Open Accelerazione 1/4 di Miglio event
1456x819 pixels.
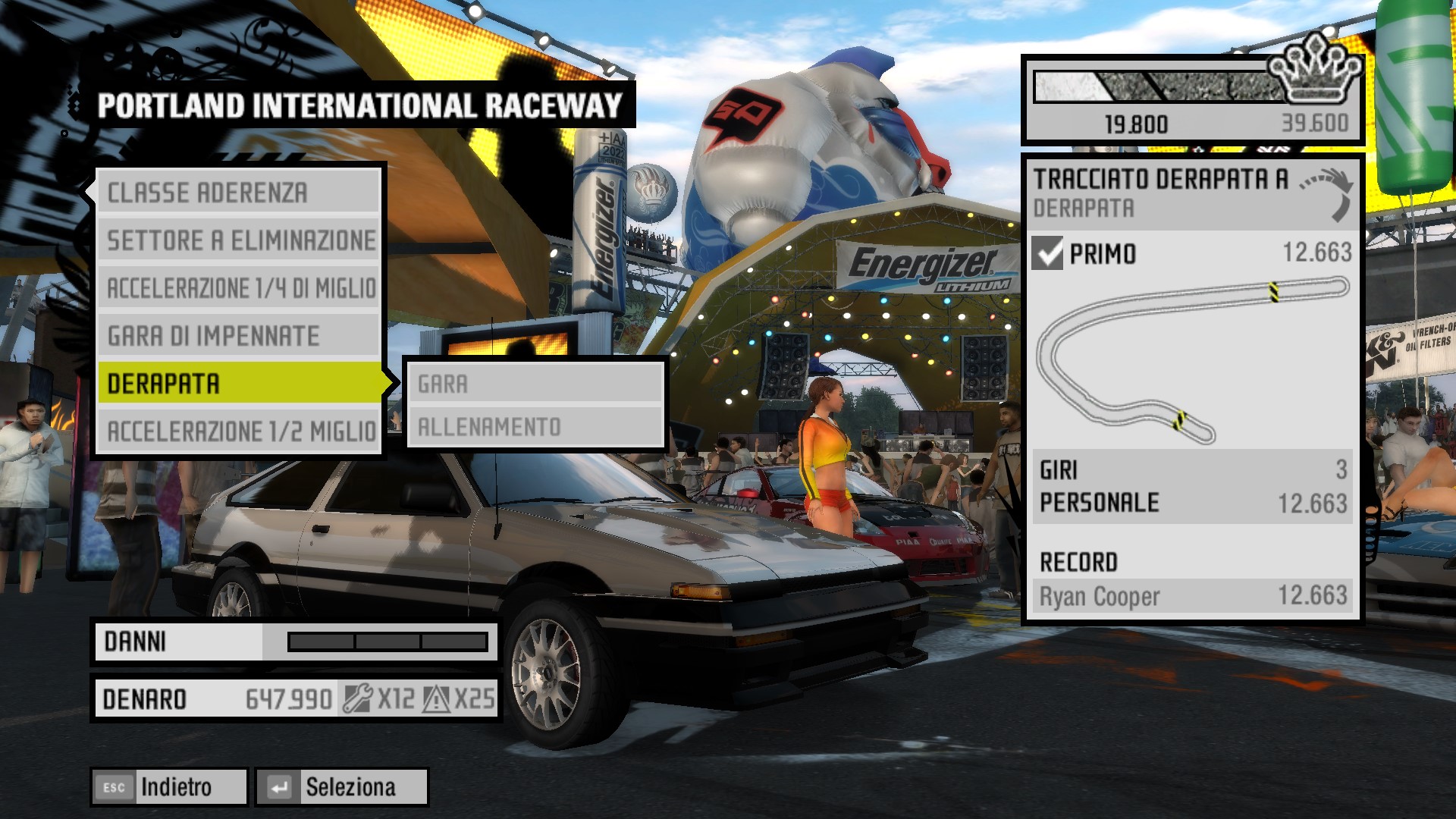click(239, 288)
